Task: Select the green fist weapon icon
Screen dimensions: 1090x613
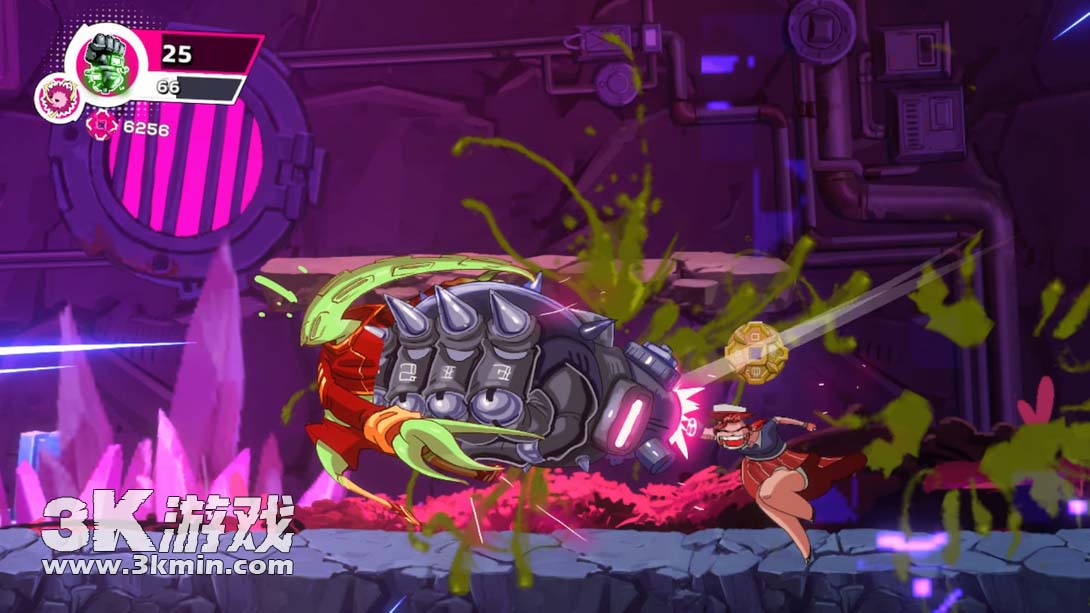Action: (105, 63)
